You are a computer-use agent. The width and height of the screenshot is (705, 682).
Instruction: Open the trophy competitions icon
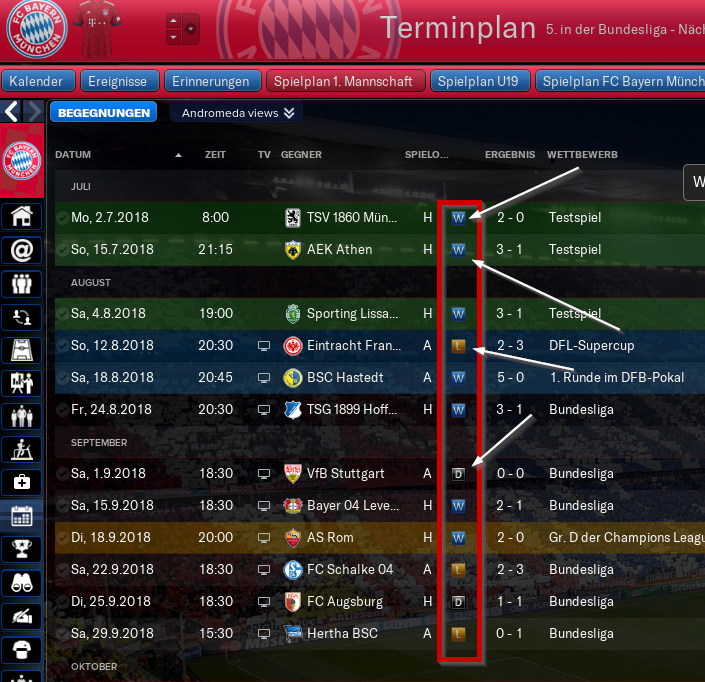click(x=21, y=549)
